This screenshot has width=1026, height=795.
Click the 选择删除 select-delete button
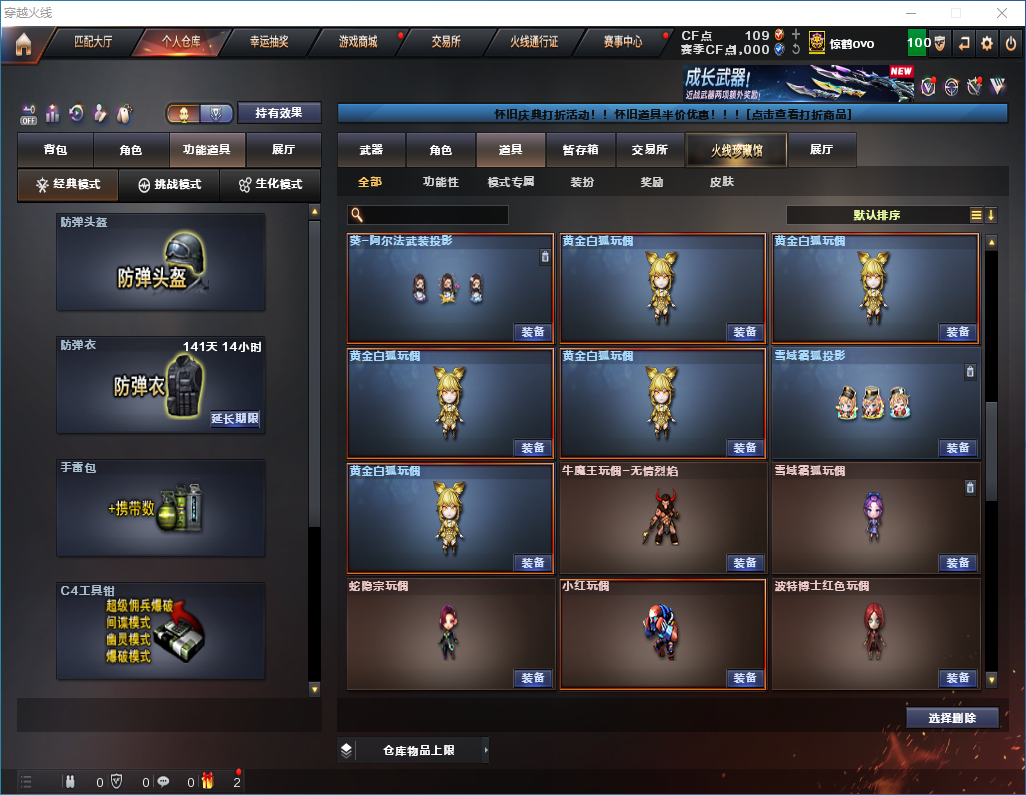coord(952,718)
